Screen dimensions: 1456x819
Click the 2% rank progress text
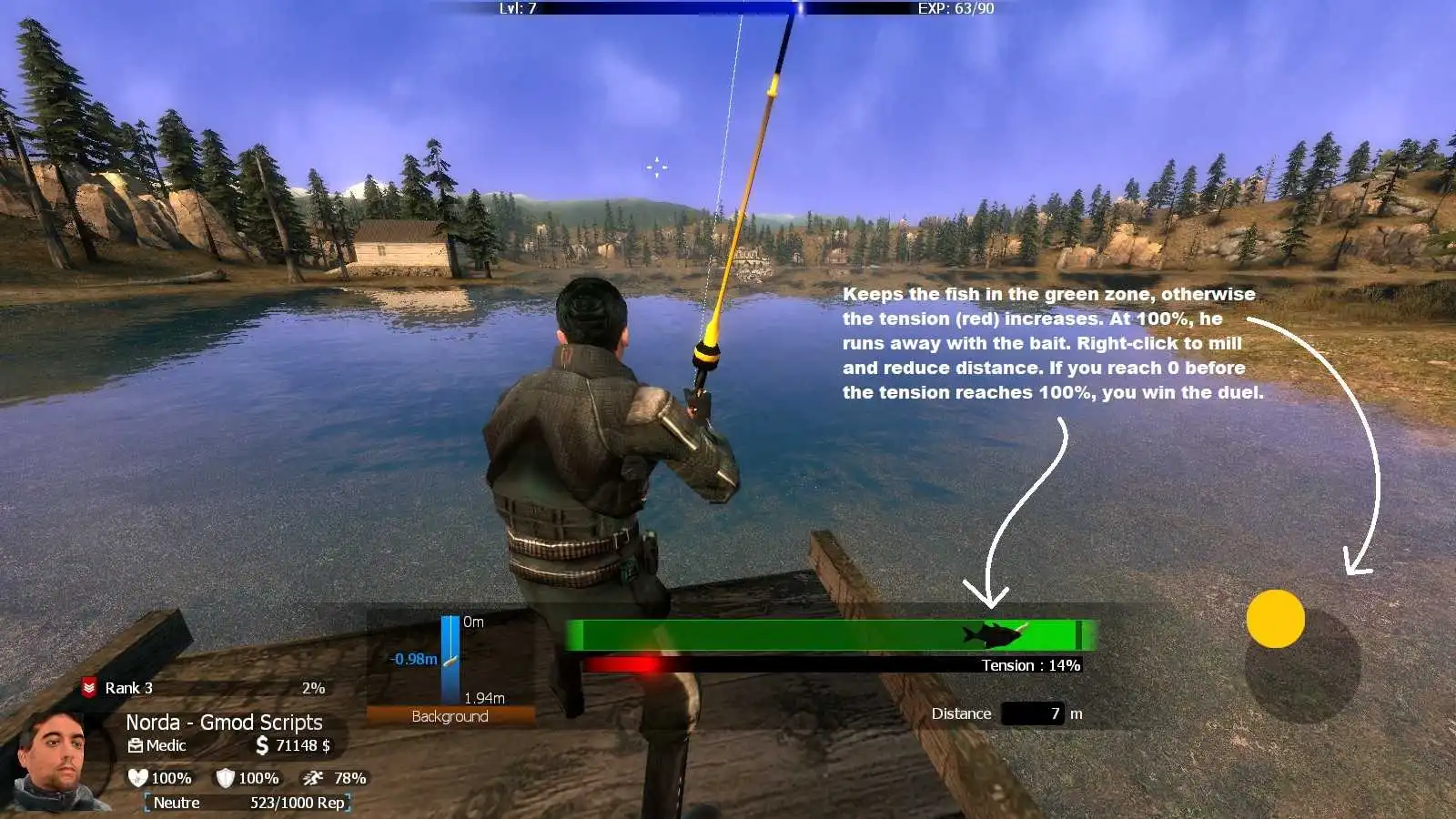point(314,689)
